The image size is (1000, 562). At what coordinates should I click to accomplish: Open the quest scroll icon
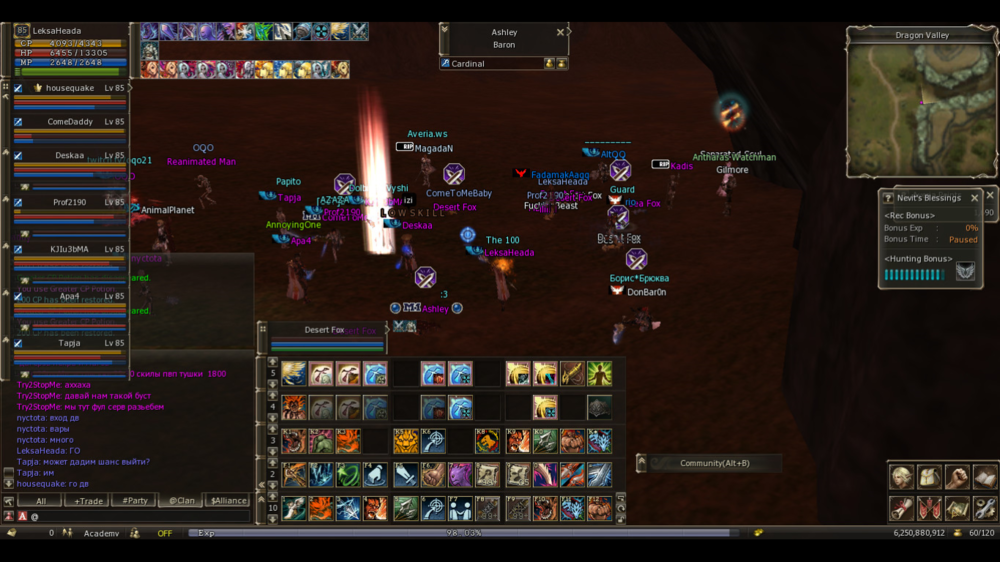pos(902,507)
